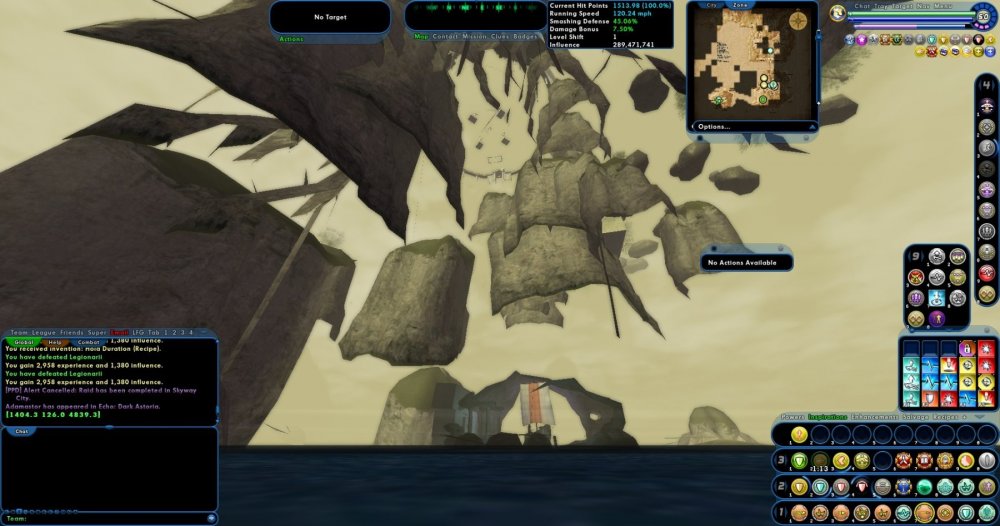Open the Friends list from the chat bar
The height and width of the screenshot is (526, 1000).
72,332
